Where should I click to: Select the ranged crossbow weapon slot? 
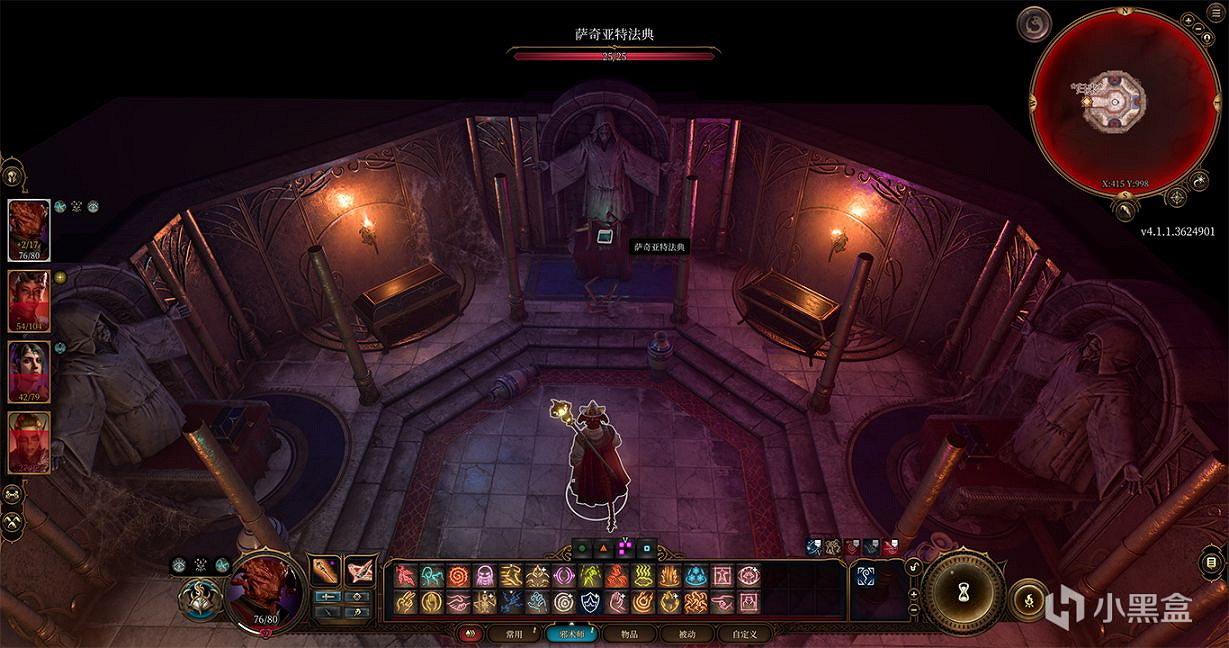click(x=360, y=571)
